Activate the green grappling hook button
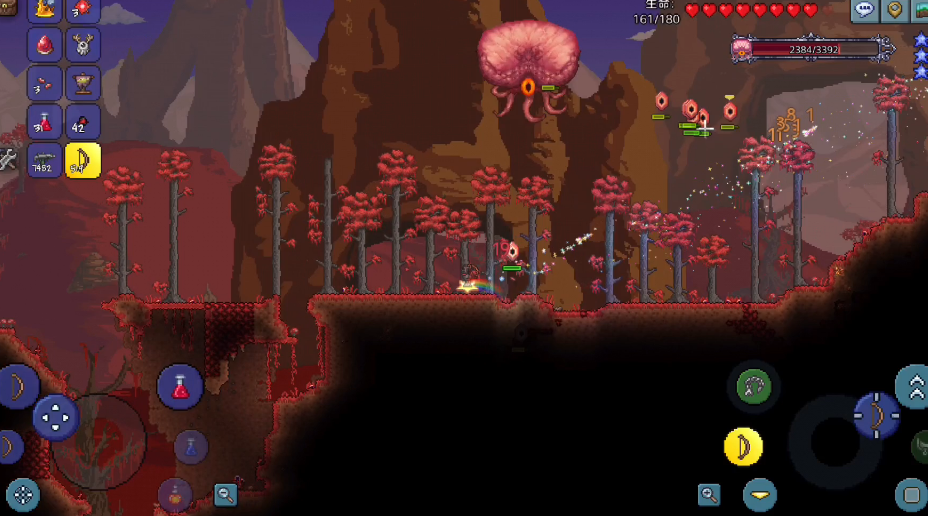928x516 pixels. 752,387
